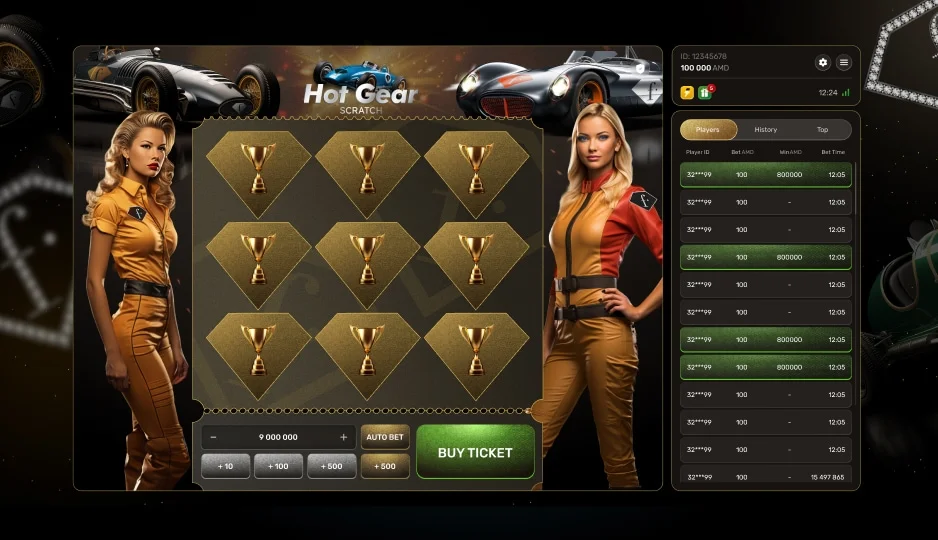Viewport: 938px width, 540px height.
Task: Add 10 to the bet amount
Action: coord(226,466)
